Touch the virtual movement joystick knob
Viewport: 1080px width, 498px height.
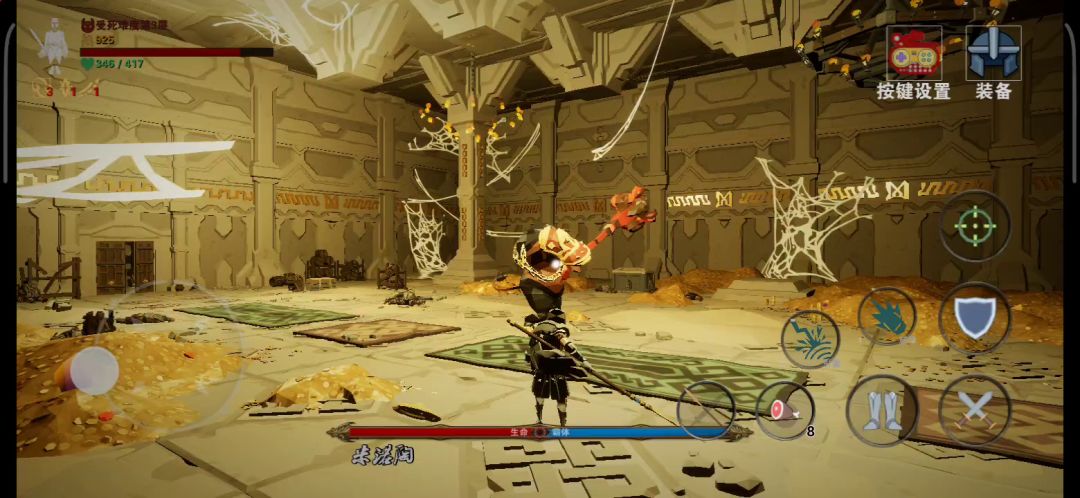point(95,370)
